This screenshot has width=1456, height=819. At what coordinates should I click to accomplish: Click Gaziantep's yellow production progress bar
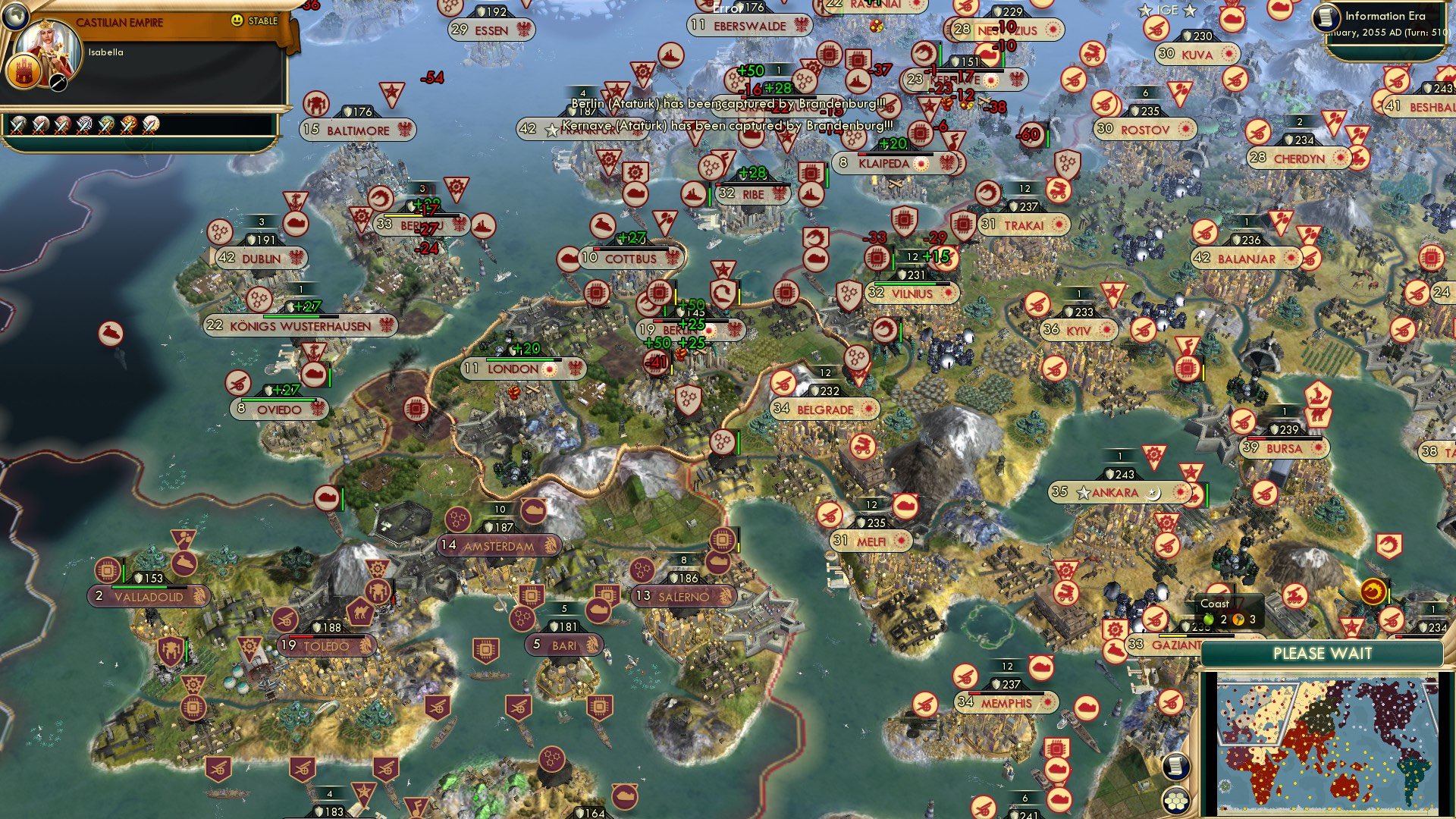coord(1174,635)
